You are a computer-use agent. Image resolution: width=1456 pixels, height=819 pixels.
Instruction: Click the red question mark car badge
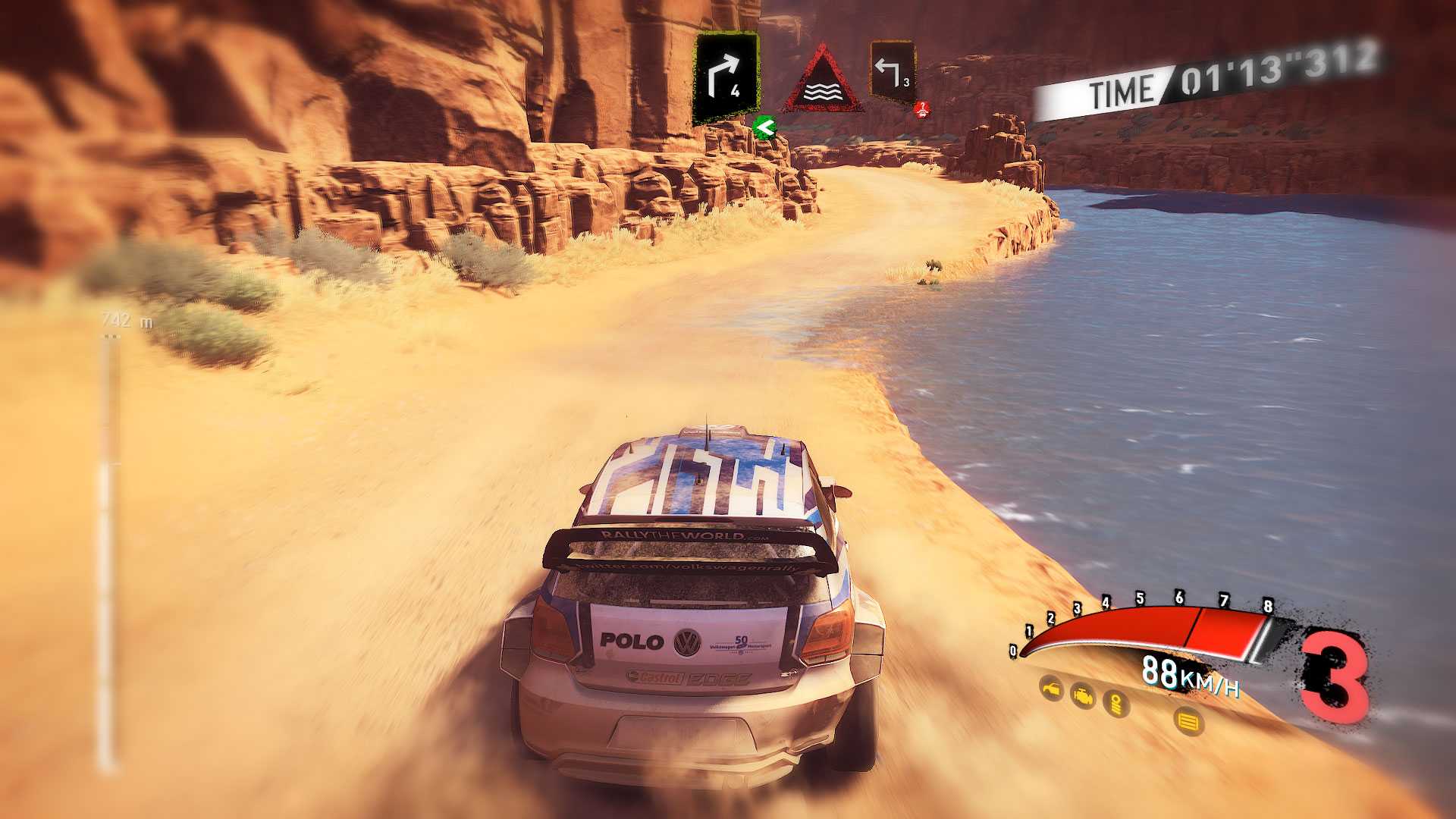tap(922, 110)
